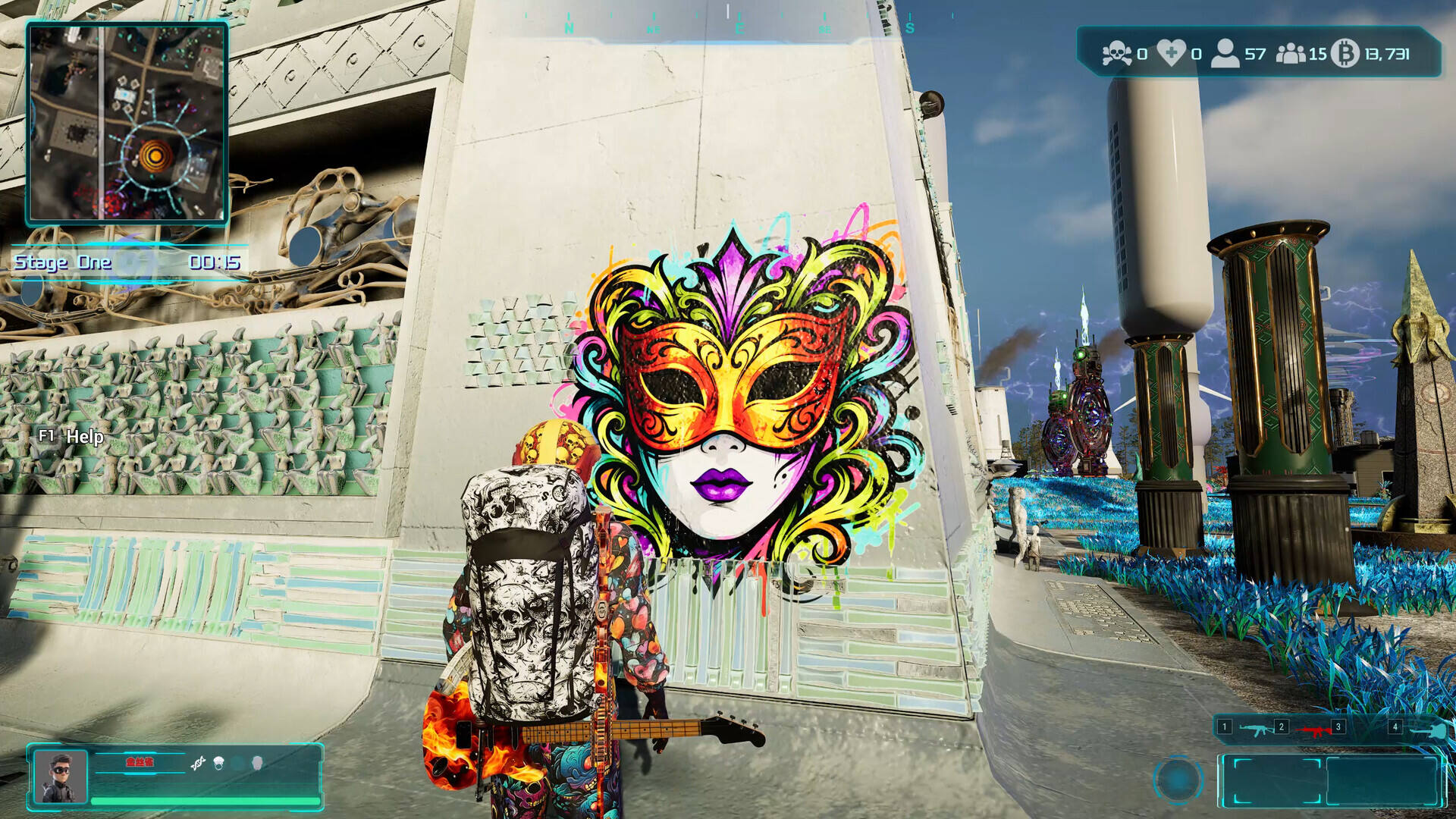Click the DNA helix status icon
Viewport: 1456px width, 819px height.
tap(198, 764)
